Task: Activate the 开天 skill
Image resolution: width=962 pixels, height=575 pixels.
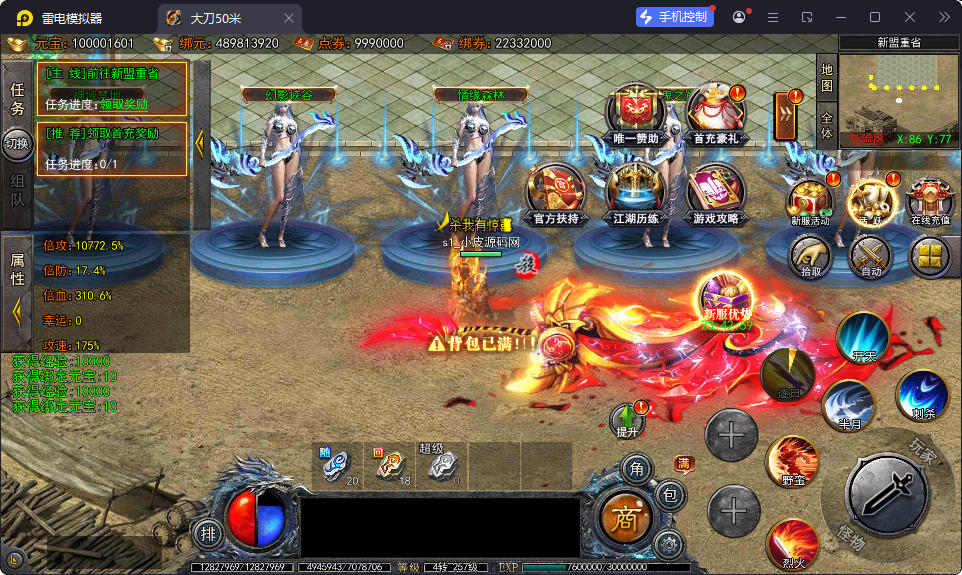Action: (x=863, y=338)
